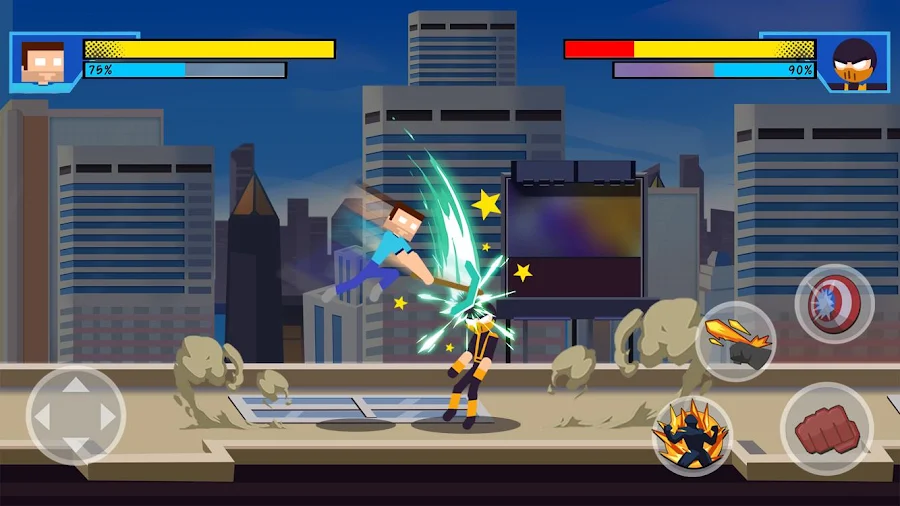
Task: Tap the red fist punch button
Action: click(826, 429)
